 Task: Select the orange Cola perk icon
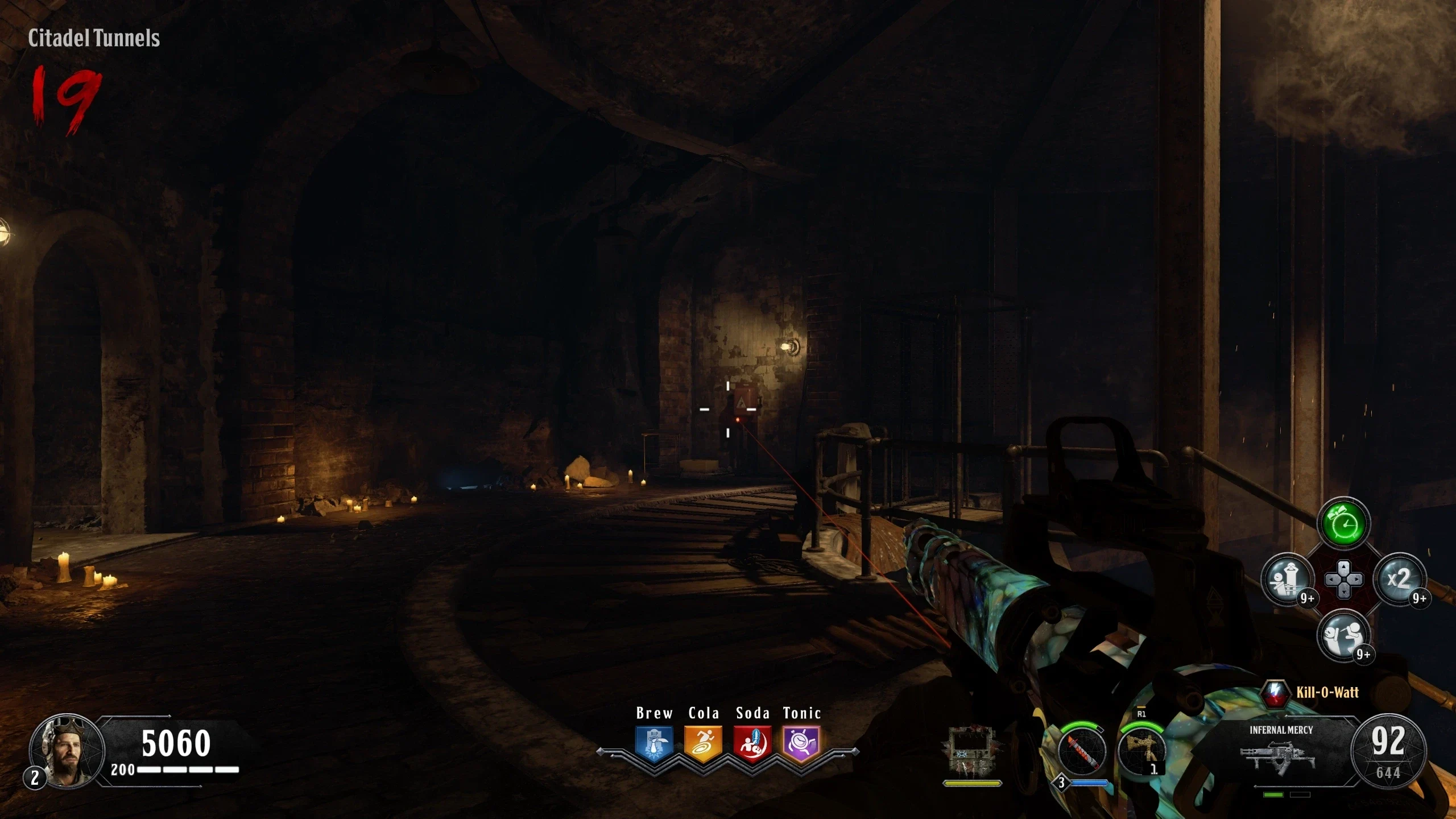[704, 743]
